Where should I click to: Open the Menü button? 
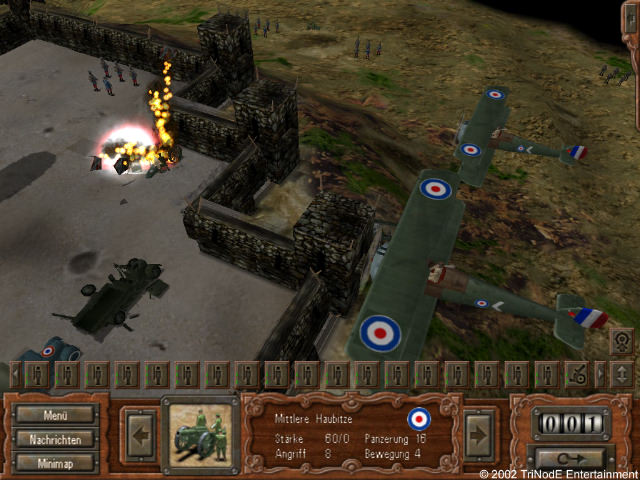point(55,415)
